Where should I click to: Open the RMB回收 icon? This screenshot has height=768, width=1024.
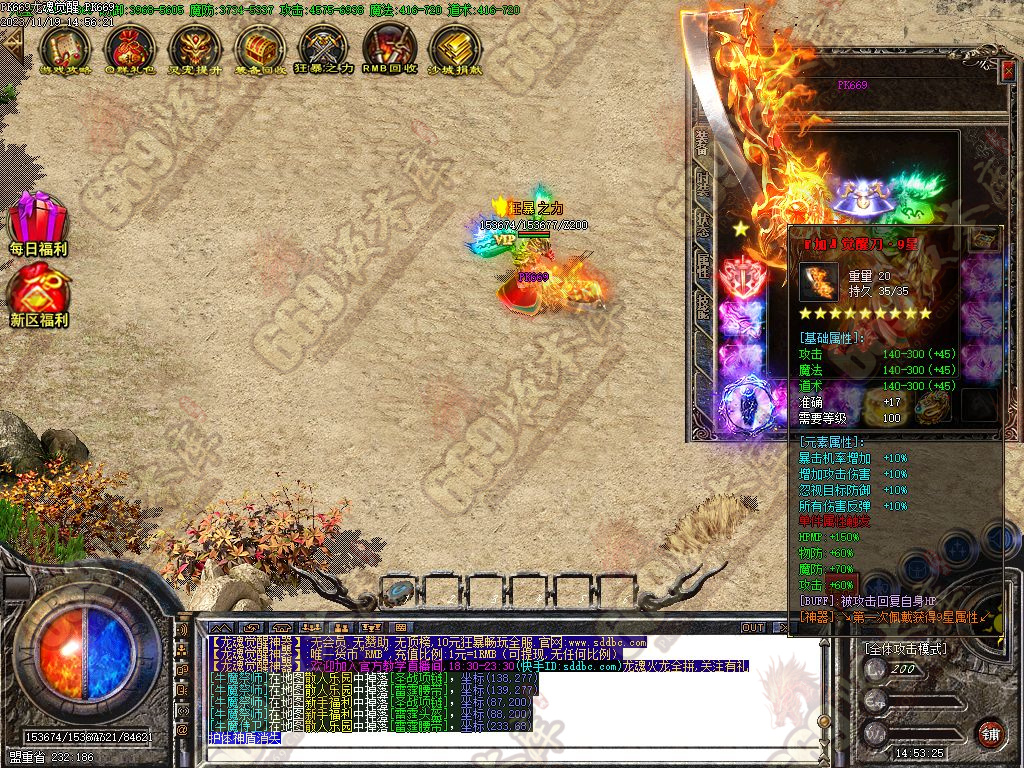point(389,46)
